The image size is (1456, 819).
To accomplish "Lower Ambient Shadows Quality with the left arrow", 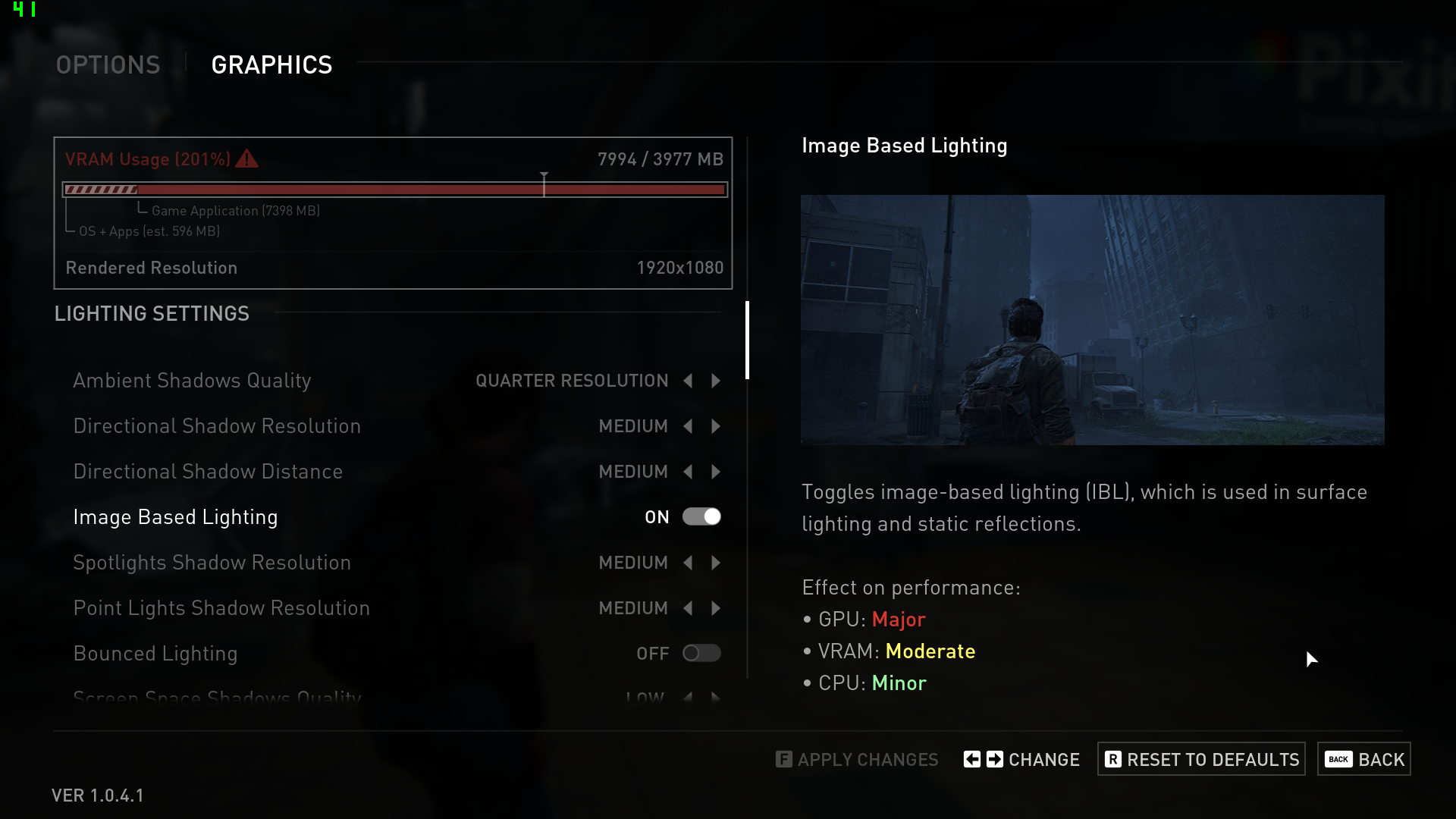I will click(688, 381).
